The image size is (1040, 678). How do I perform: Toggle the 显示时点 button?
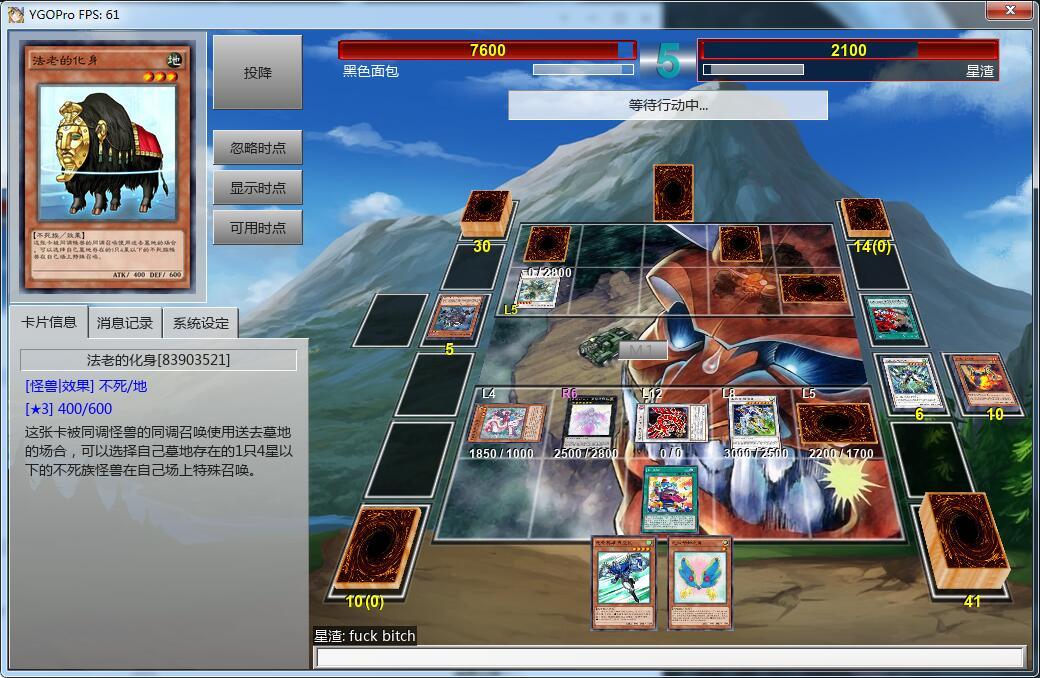(x=257, y=188)
